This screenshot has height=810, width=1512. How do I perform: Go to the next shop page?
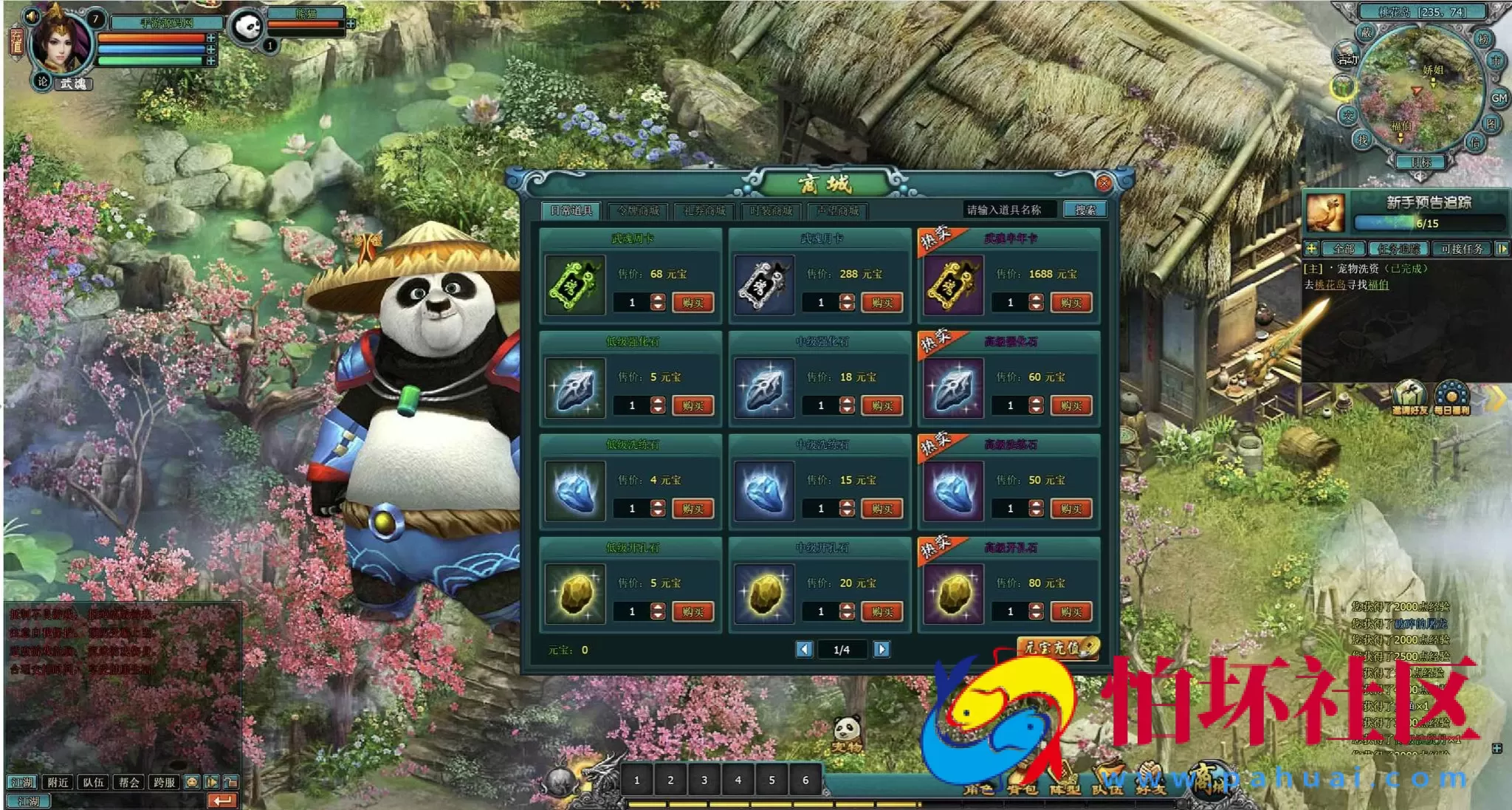[881, 649]
